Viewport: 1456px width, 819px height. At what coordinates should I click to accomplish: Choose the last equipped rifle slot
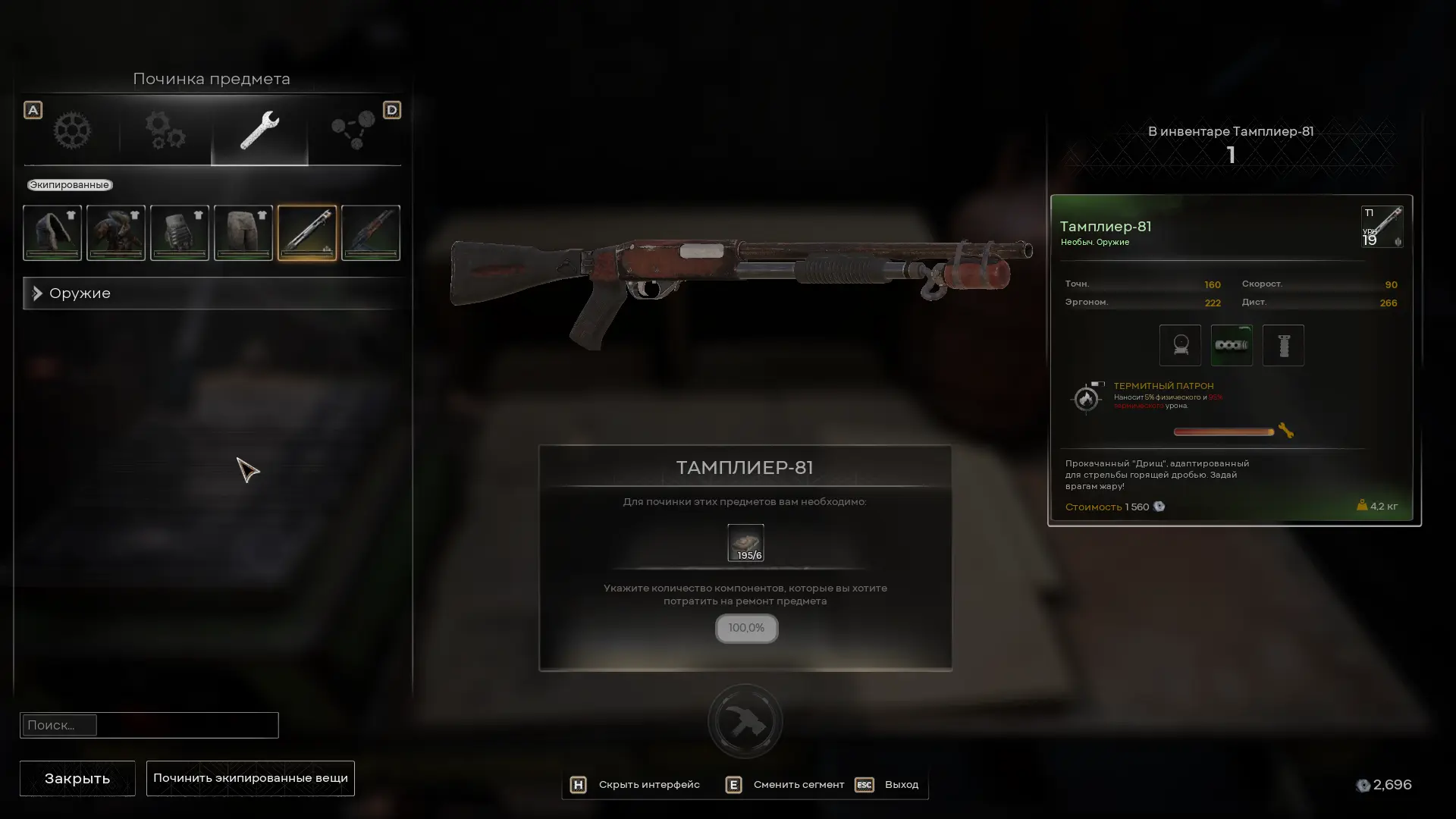pos(371,233)
